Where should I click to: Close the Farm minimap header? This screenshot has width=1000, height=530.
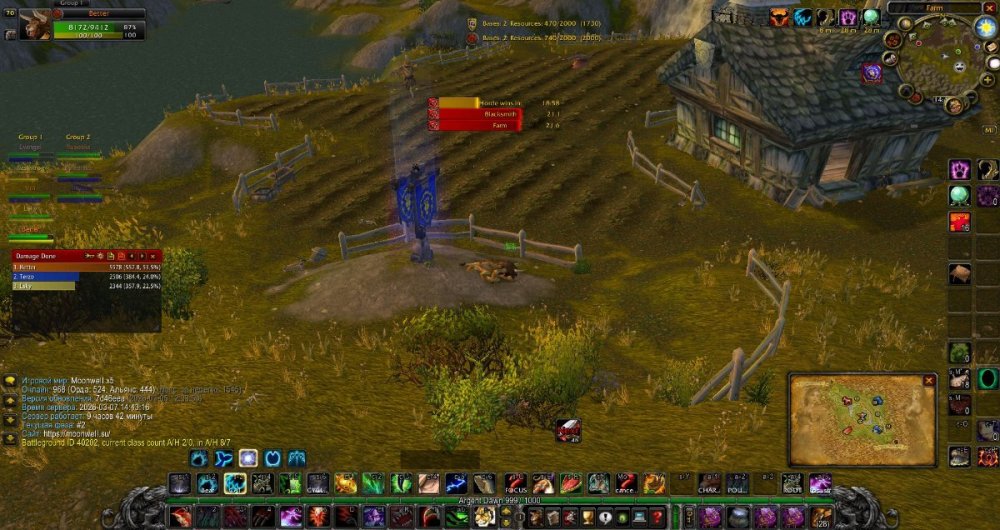click(x=988, y=7)
